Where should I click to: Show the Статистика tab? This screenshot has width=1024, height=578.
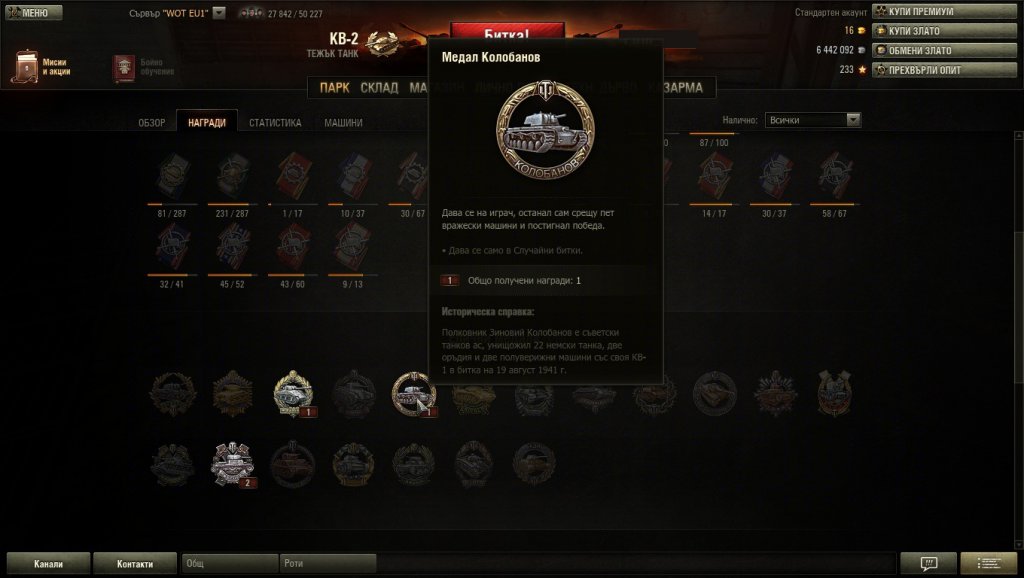275,123
